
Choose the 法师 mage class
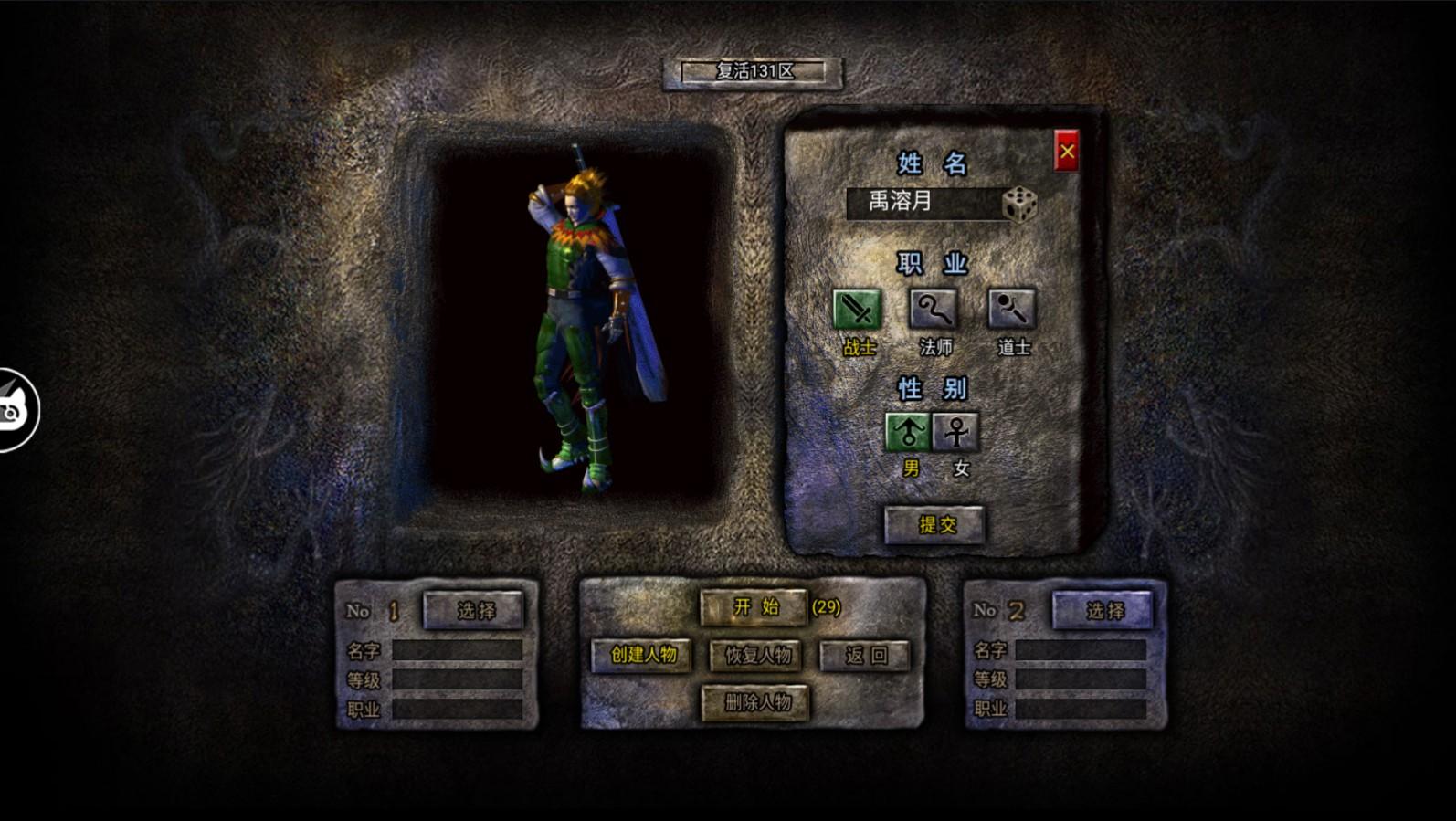[x=934, y=310]
